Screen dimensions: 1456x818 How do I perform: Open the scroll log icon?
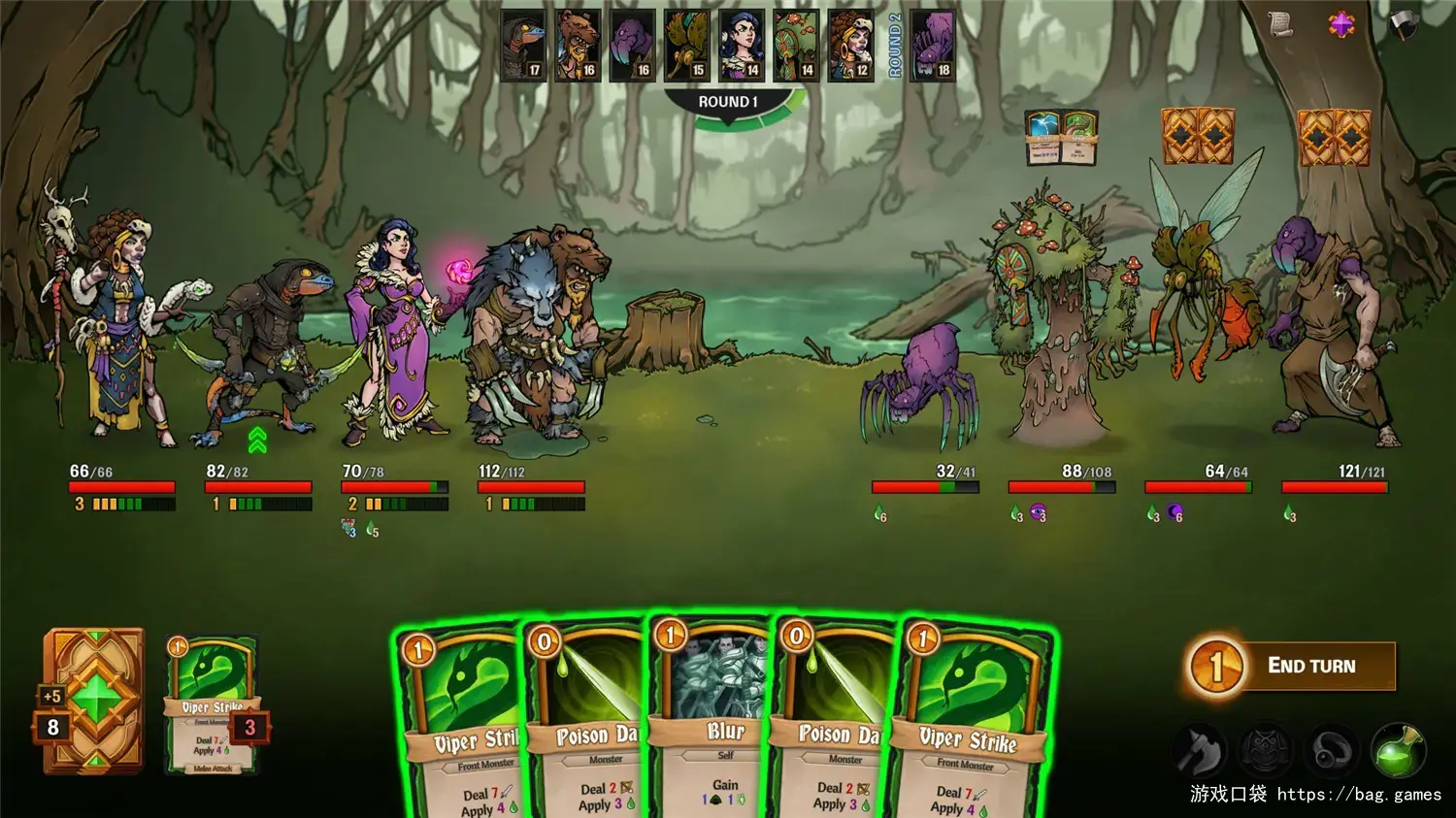[1281, 24]
